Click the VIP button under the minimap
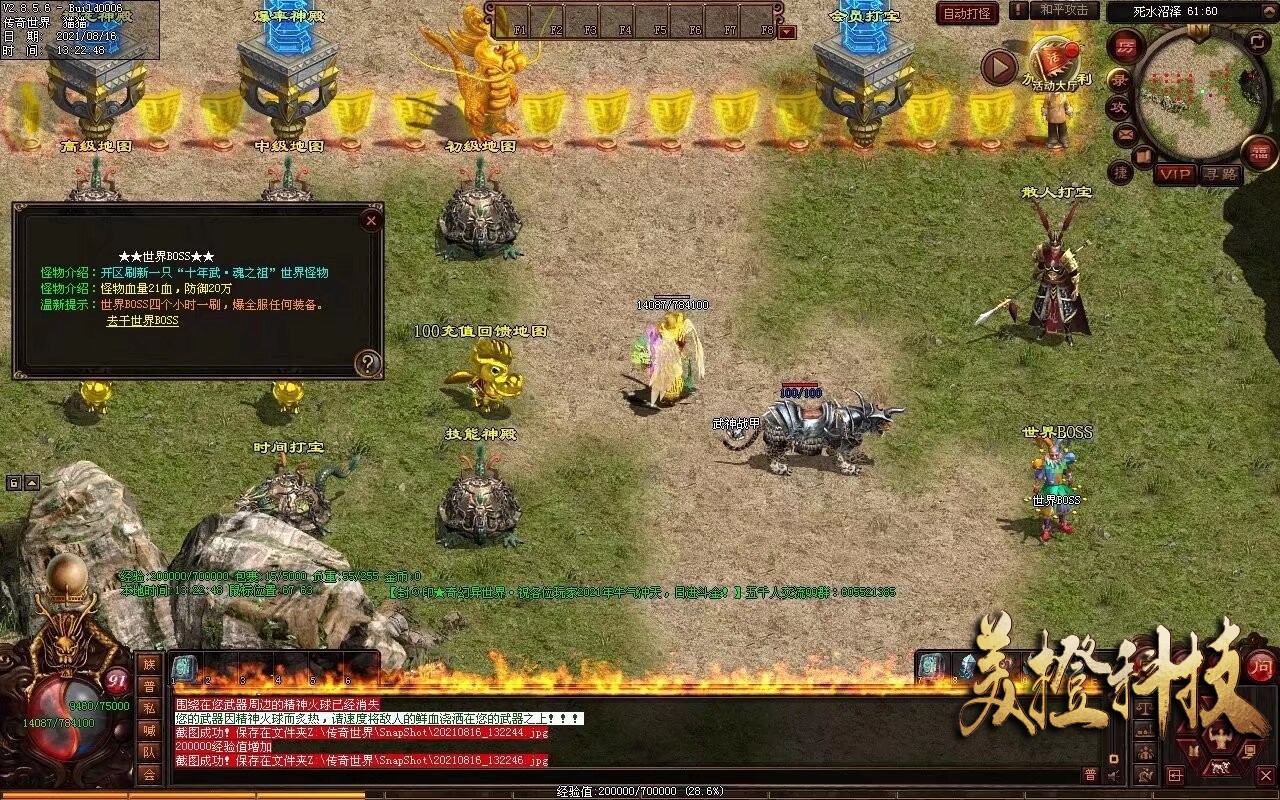1280x800 pixels. pyautogui.click(x=1175, y=173)
